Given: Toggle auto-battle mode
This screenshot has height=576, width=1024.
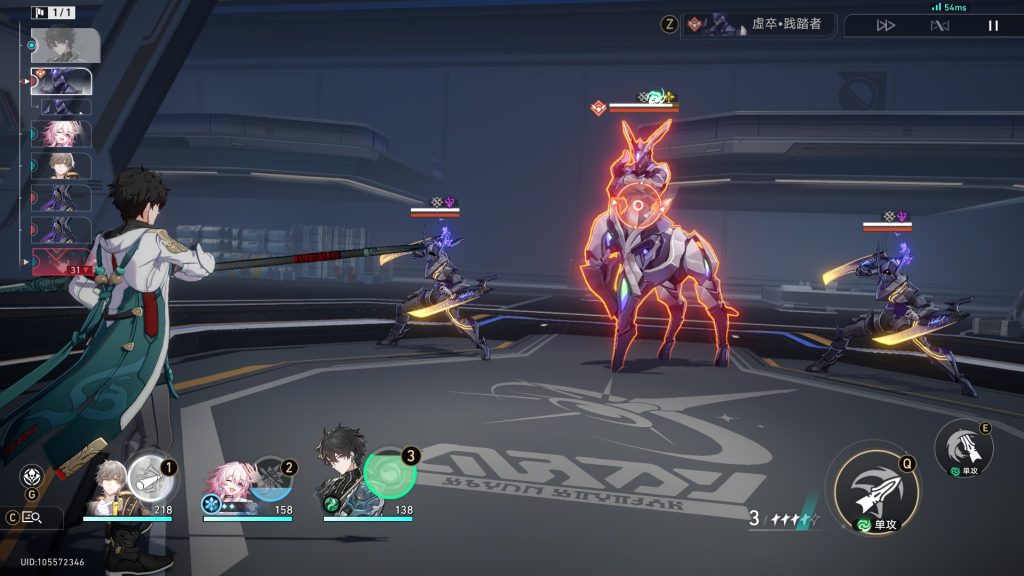Looking at the screenshot, I should pos(939,25).
